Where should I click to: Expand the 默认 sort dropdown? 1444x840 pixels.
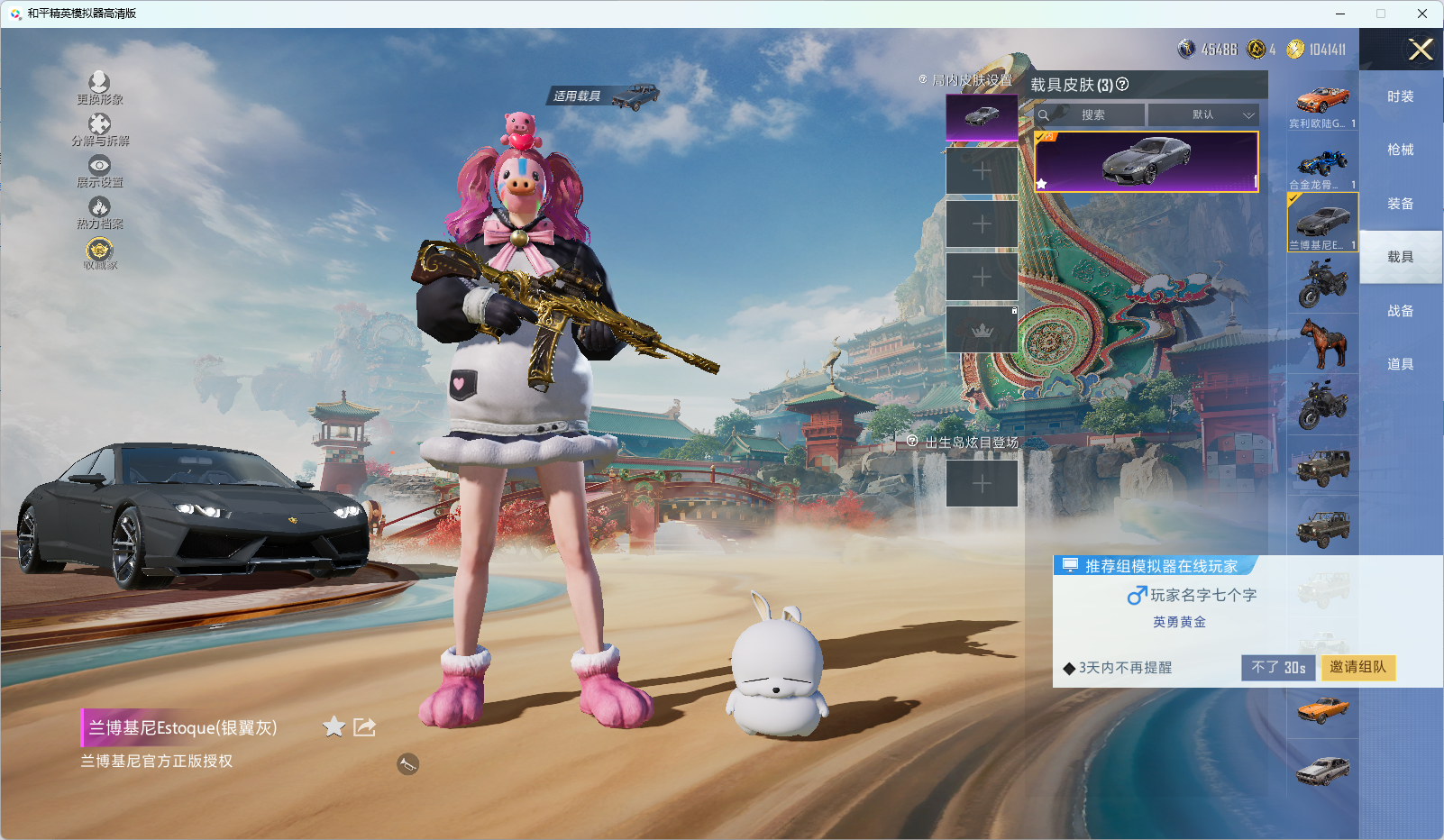point(1203,115)
